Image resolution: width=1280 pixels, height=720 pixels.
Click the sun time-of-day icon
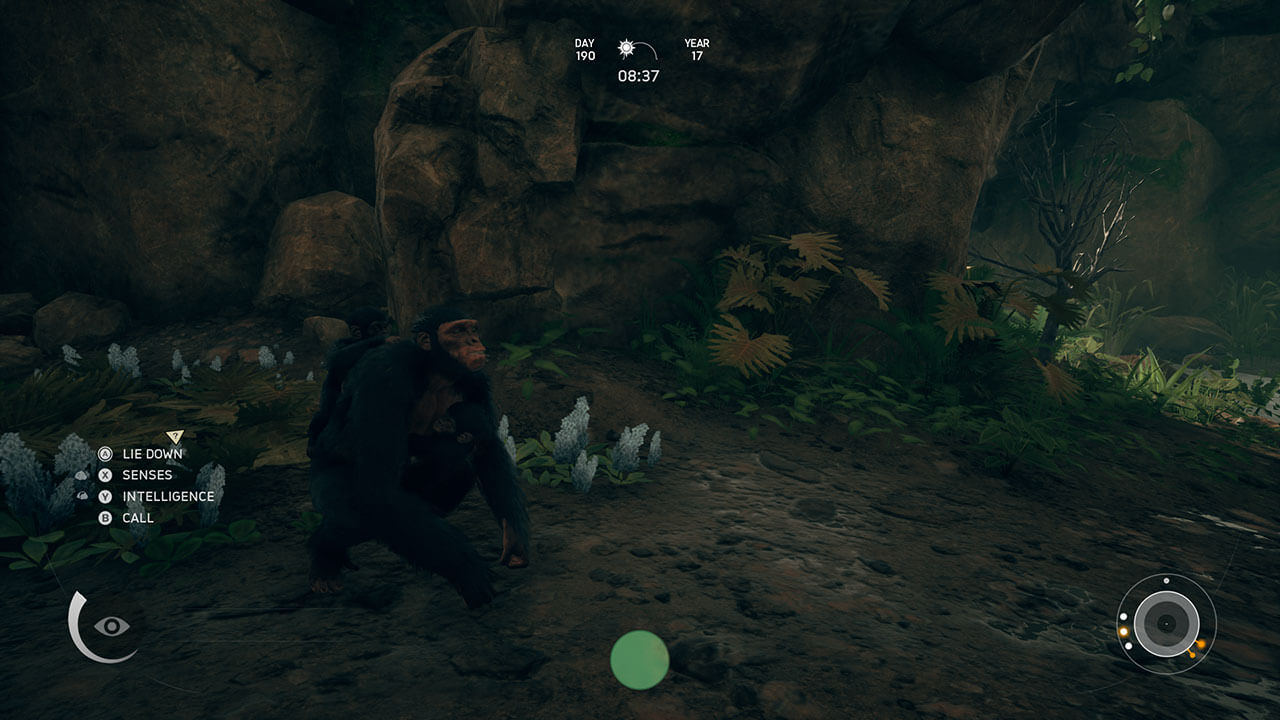(627, 48)
